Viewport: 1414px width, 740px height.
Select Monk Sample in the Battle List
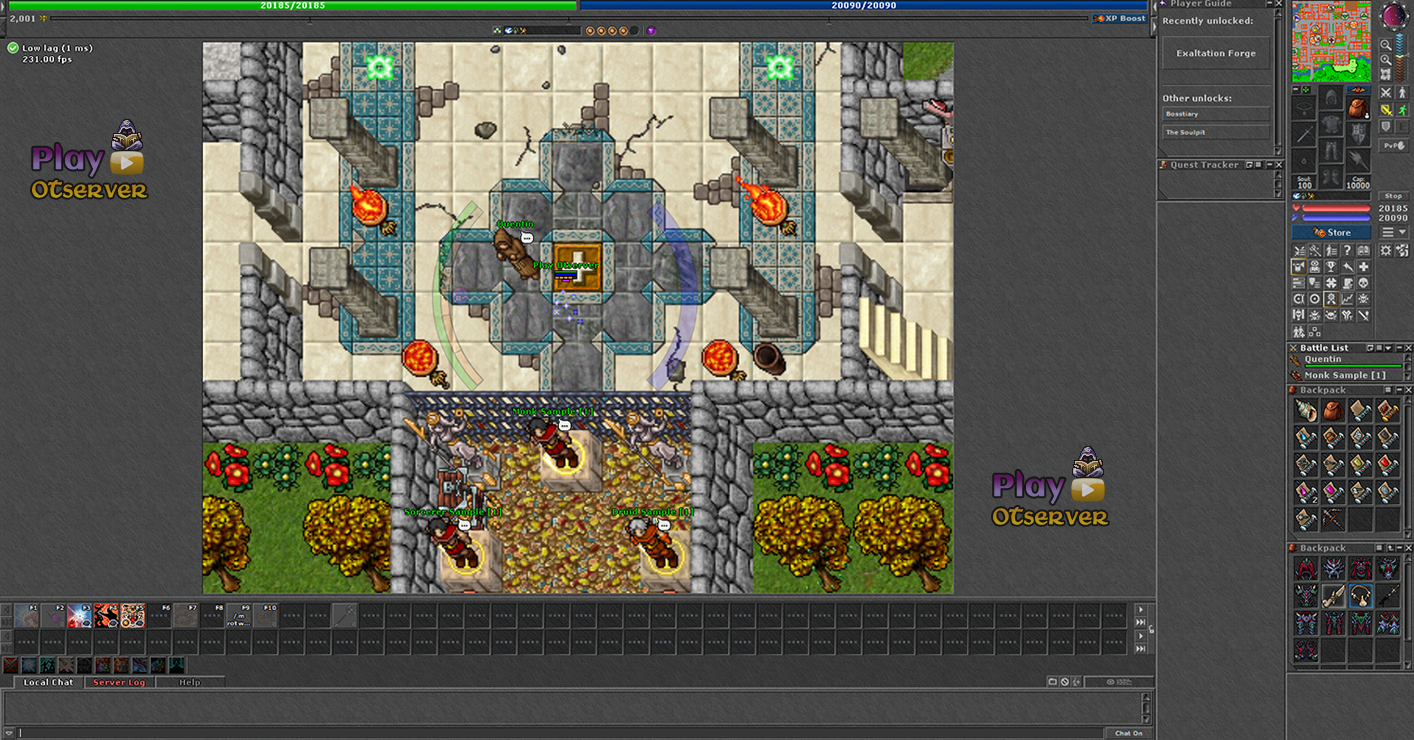[x=1344, y=375]
